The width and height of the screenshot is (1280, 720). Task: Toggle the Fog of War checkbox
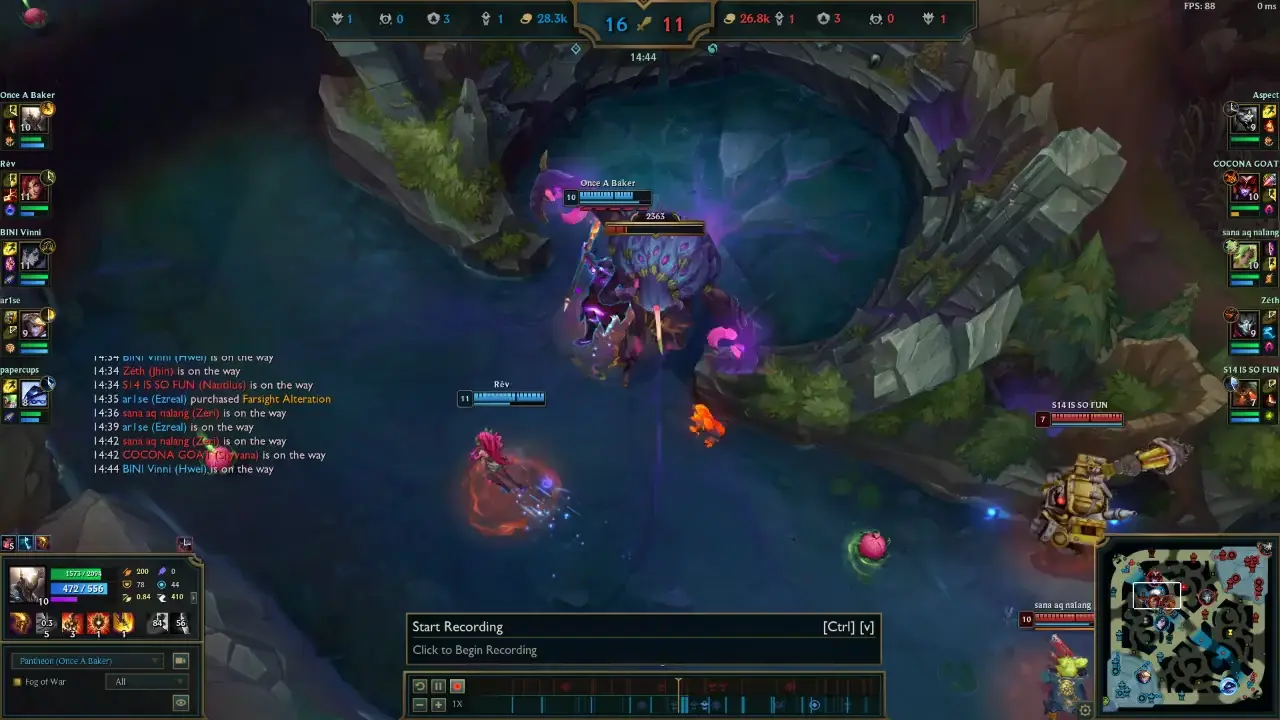coord(16,682)
